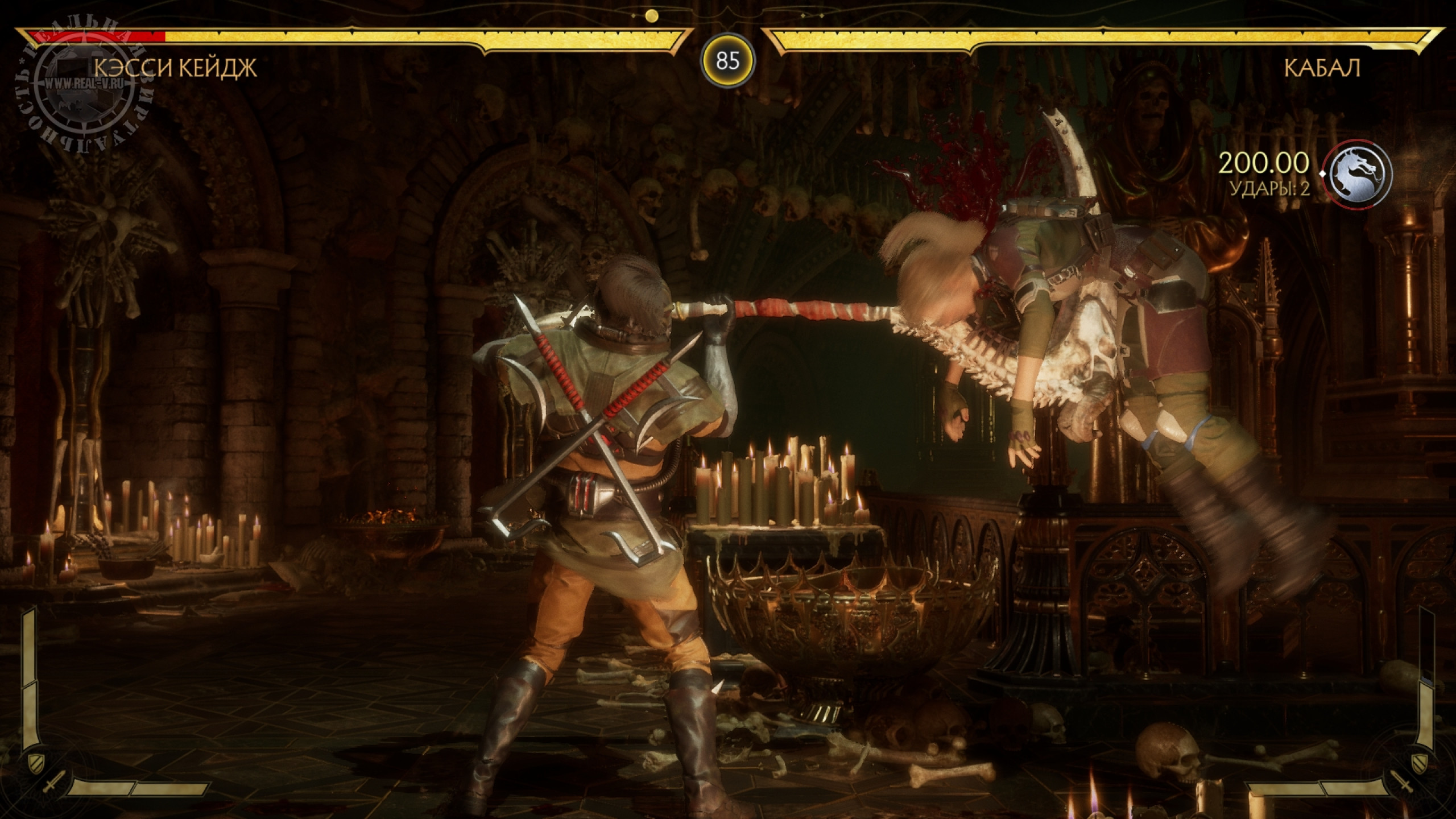Click the dragon logo medallion beside combo damage
This screenshot has width=1456, height=819.
coord(1357,172)
